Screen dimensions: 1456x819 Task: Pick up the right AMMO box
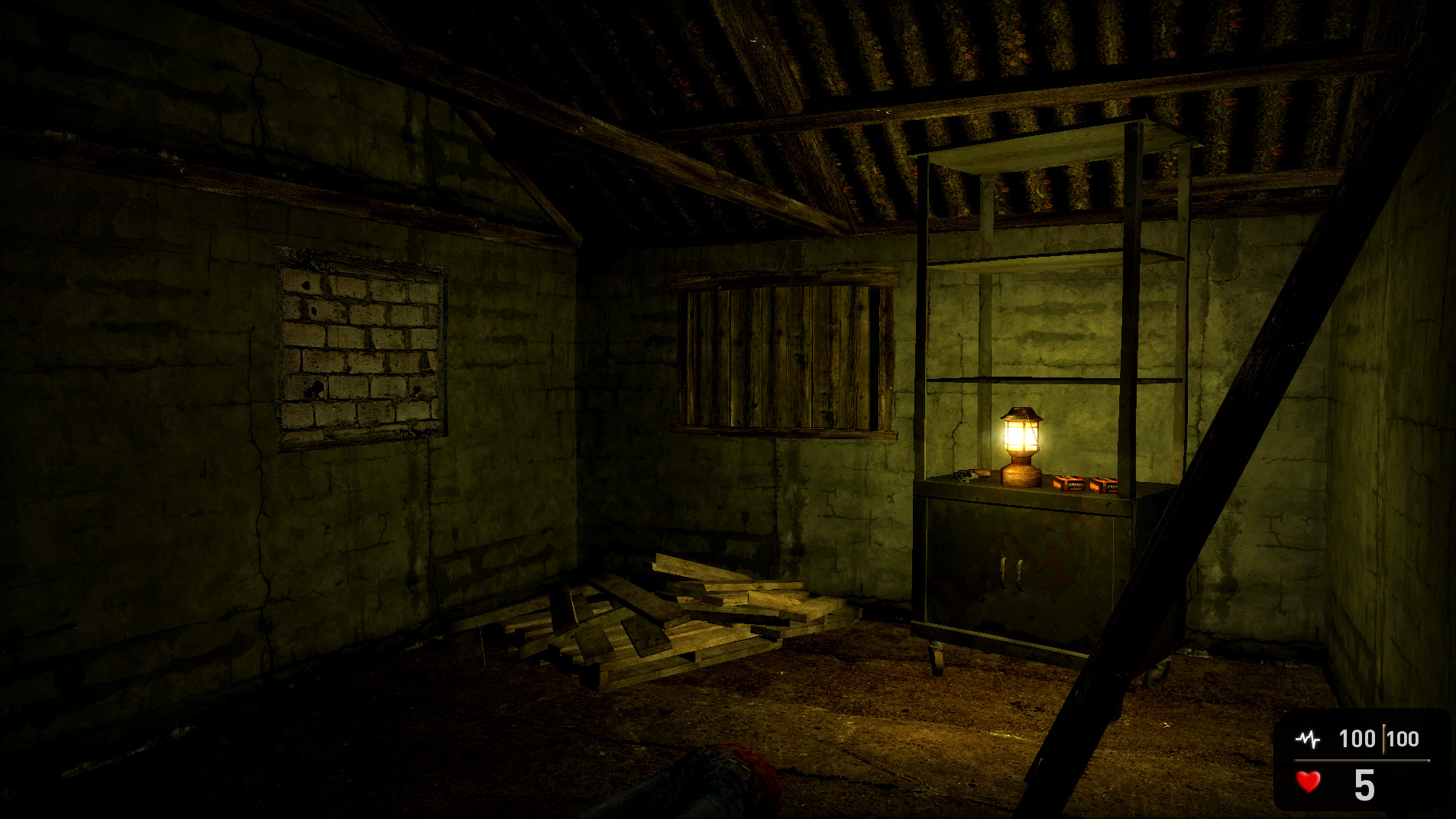point(1104,486)
